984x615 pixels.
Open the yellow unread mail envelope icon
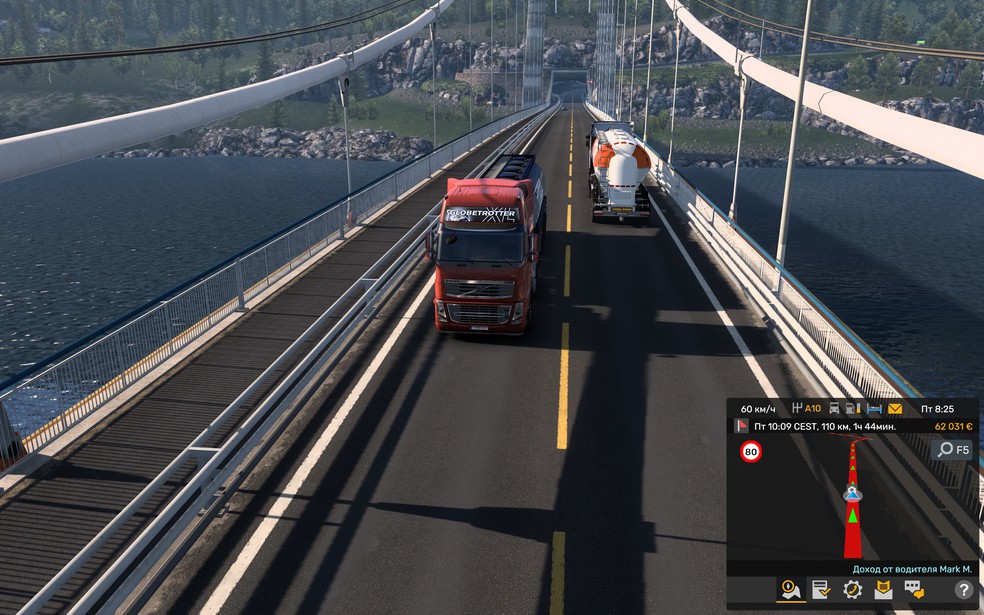[894, 408]
